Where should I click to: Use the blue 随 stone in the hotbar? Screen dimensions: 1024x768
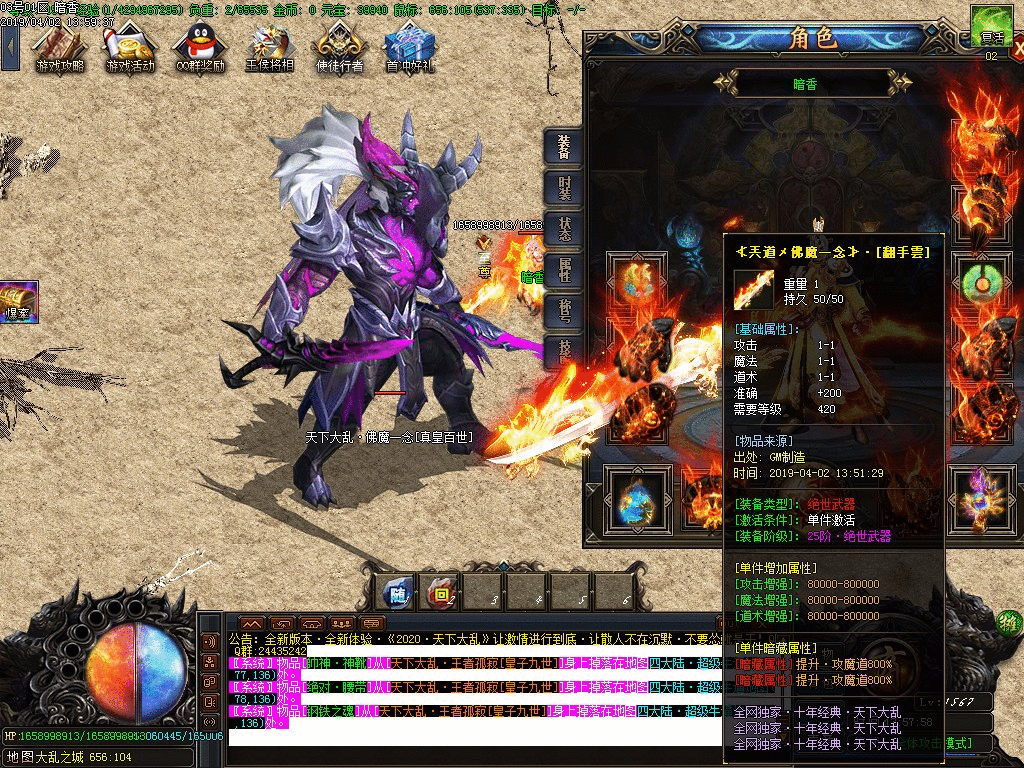398,593
